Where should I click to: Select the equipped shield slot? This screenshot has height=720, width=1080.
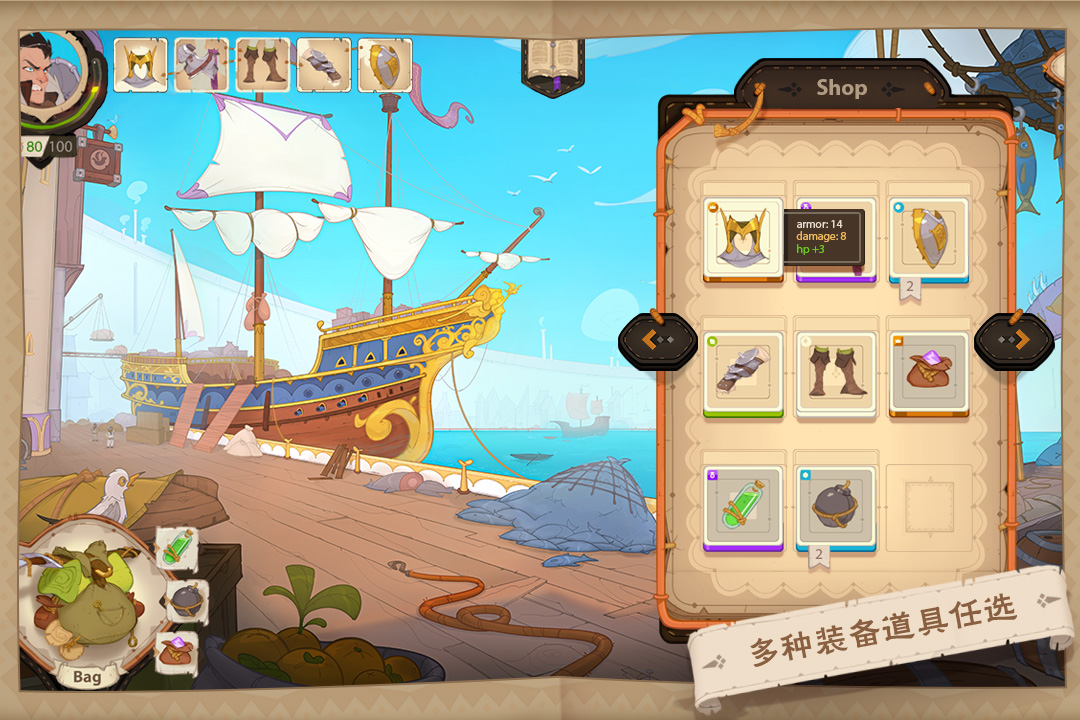pos(385,65)
